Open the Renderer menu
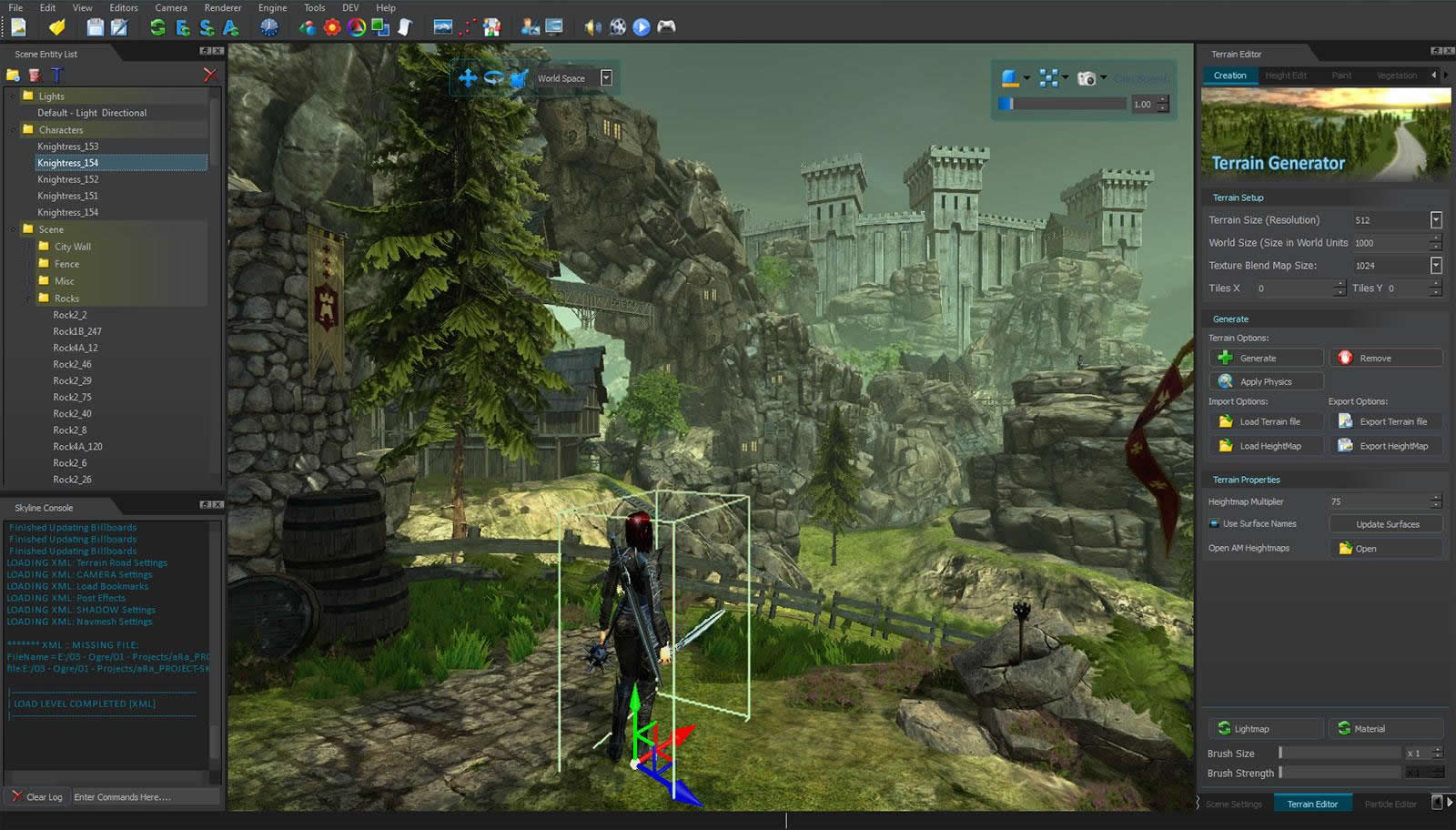Screen dimensions: 1456x830 [x=223, y=7]
